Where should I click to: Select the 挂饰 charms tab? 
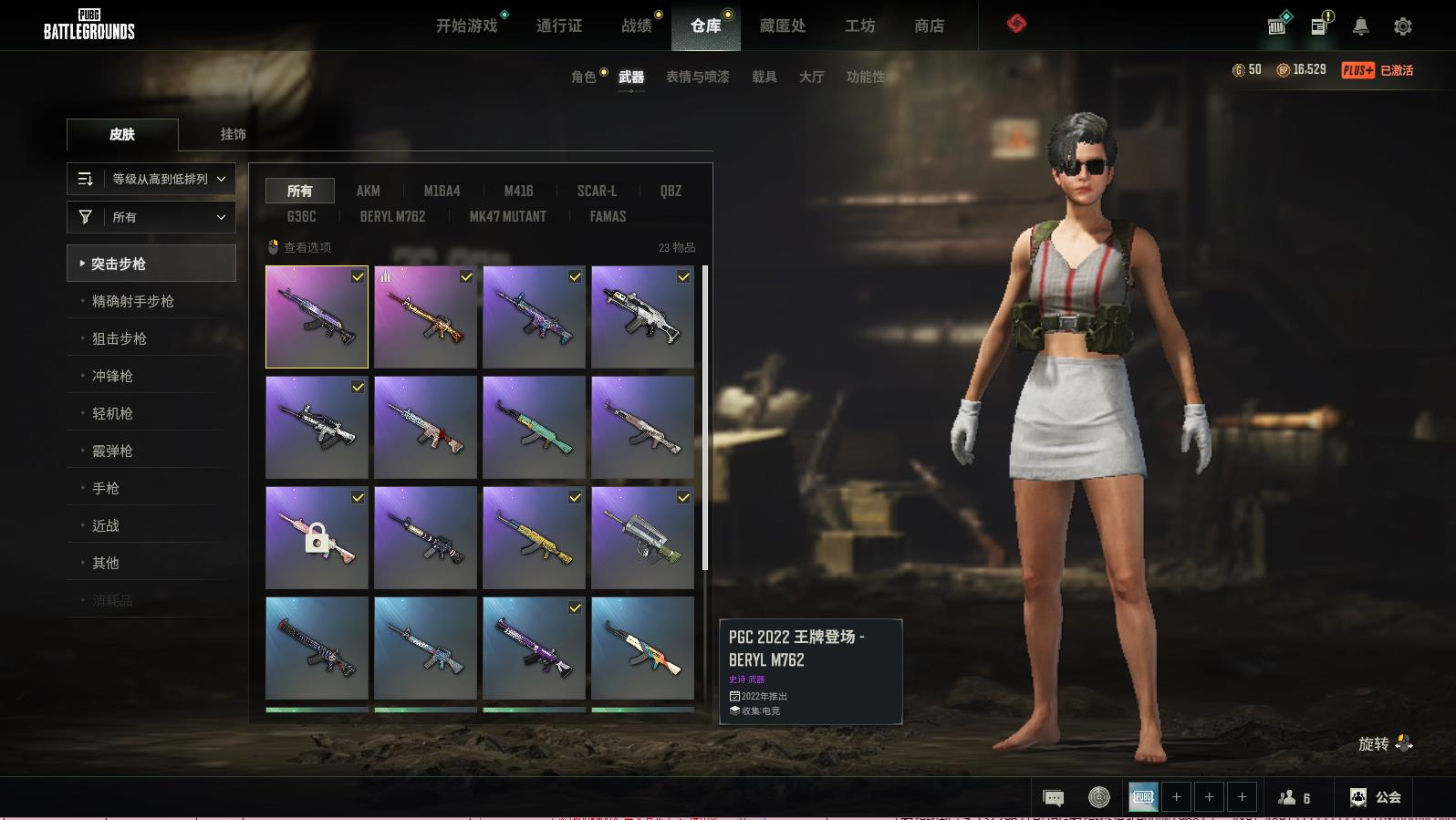[233, 134]
